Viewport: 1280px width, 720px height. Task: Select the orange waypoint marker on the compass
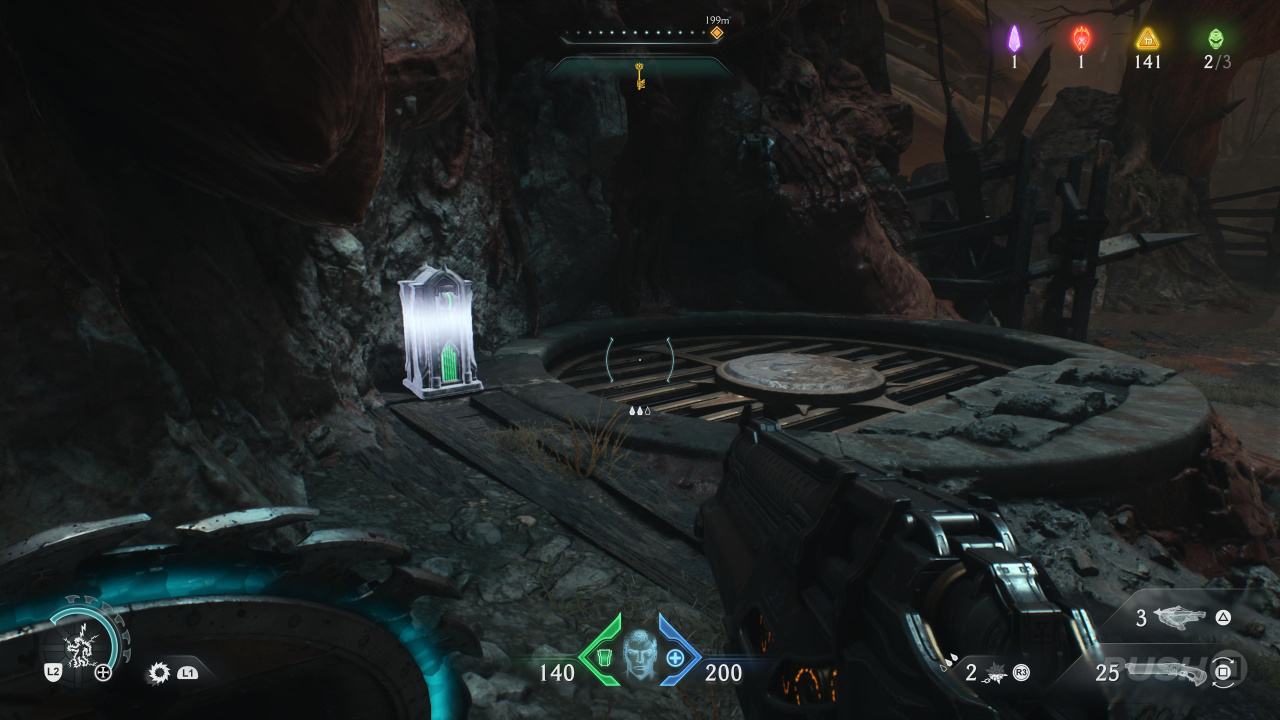coord(716,33)
